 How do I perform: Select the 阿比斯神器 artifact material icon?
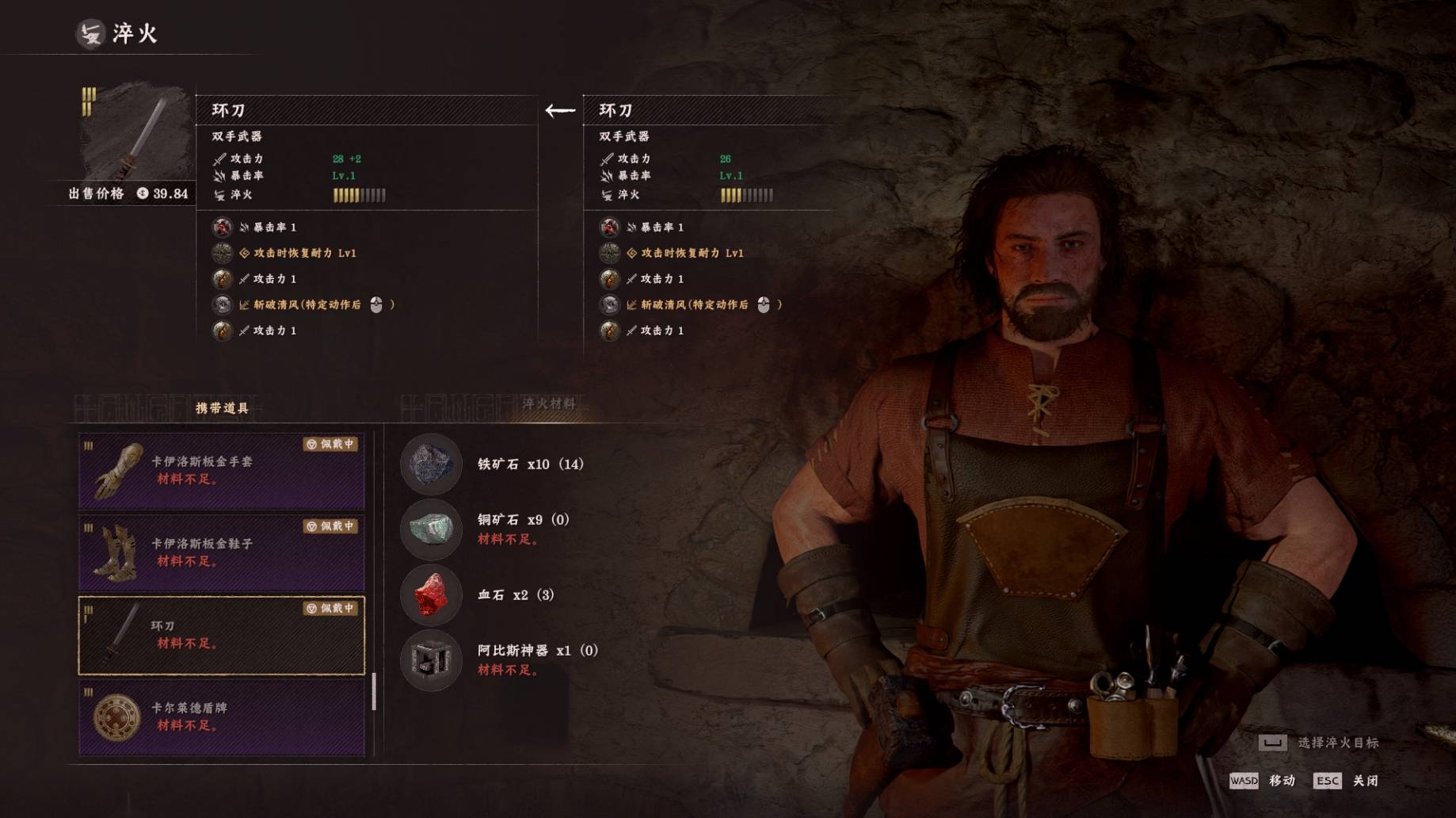click(431, 659)
